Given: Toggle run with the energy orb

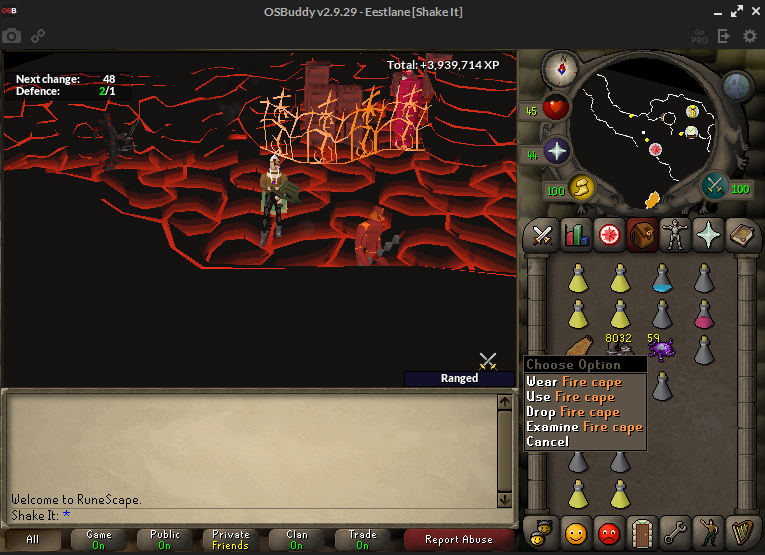Looking at the screenshot, I should [580, 187].
